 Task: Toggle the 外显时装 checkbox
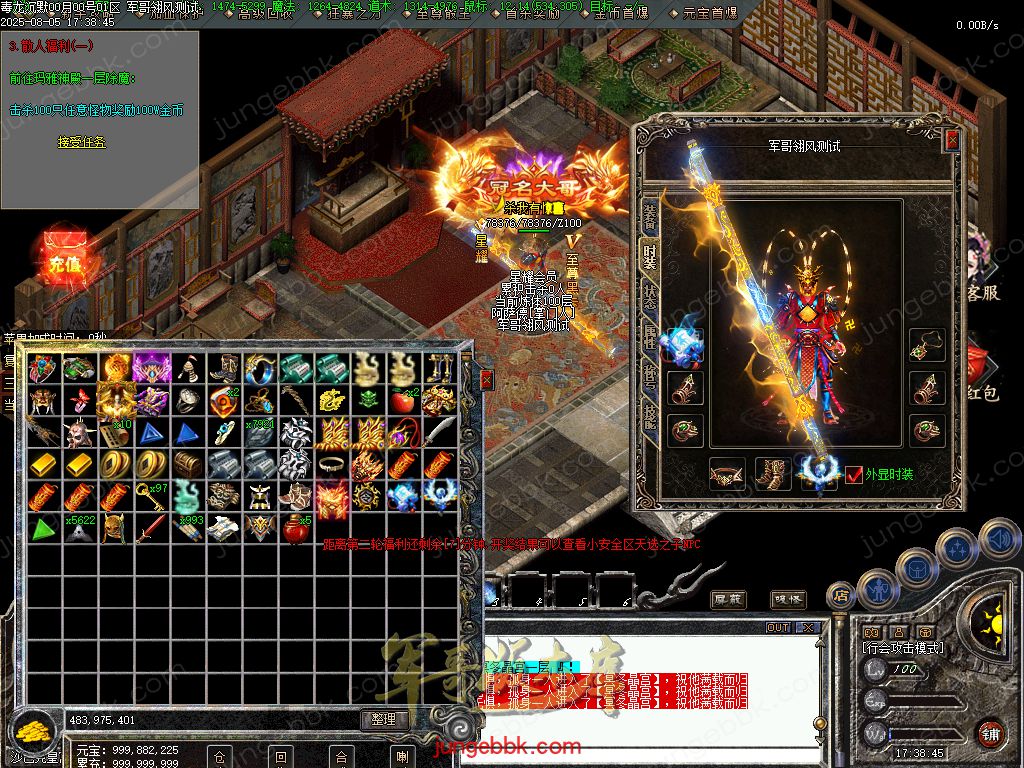pyautogui.click(x=854, y=474)
